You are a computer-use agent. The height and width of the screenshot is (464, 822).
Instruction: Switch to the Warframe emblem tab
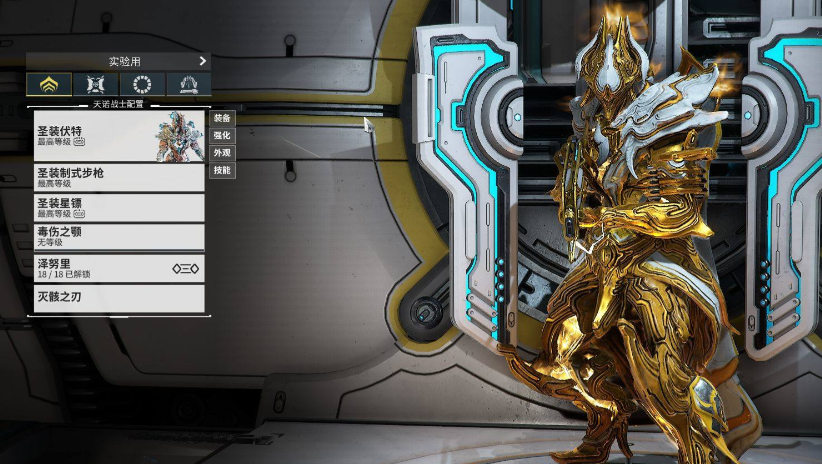coord(49,85)
